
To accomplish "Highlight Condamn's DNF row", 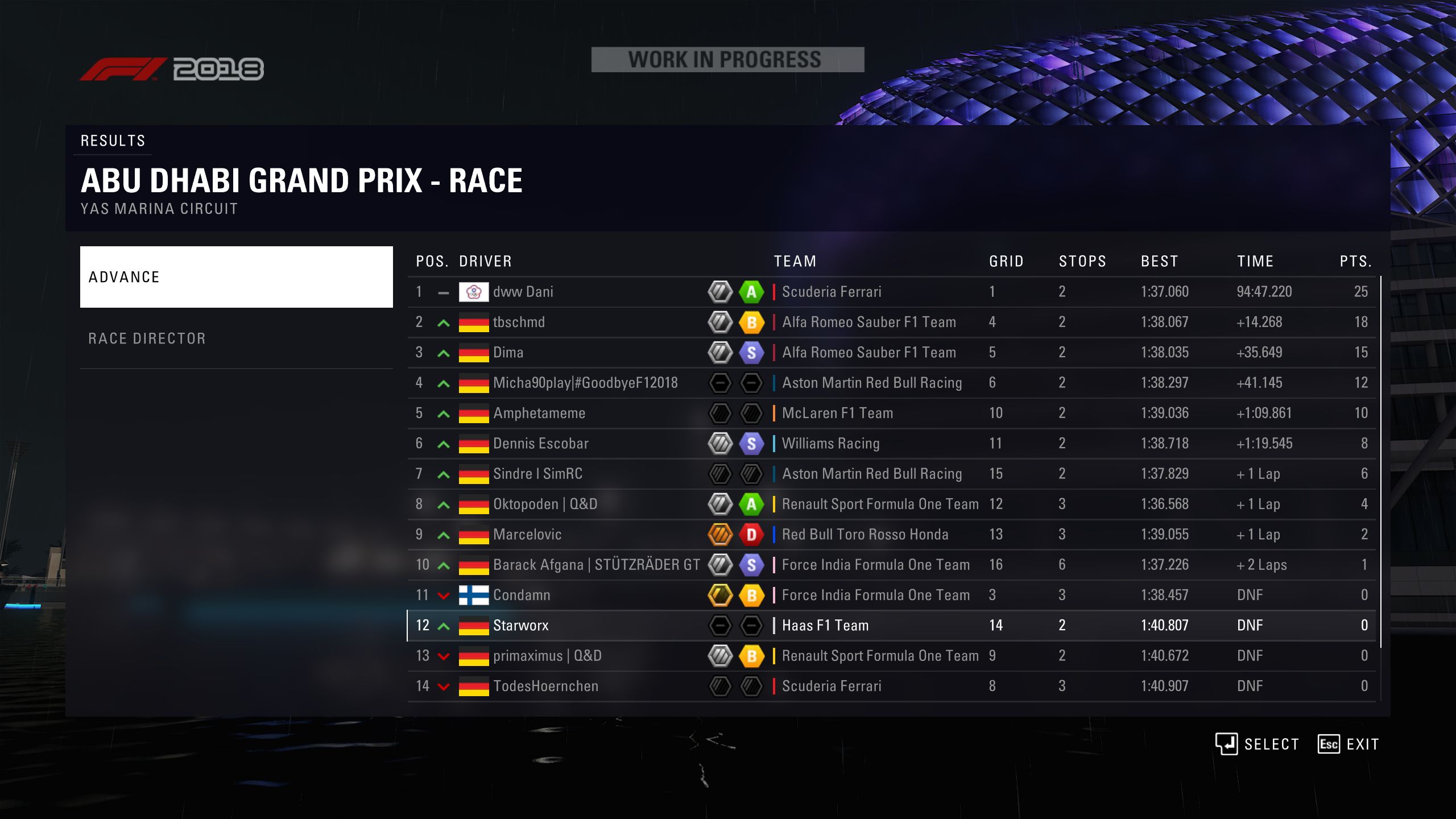I will coord(891,595).
